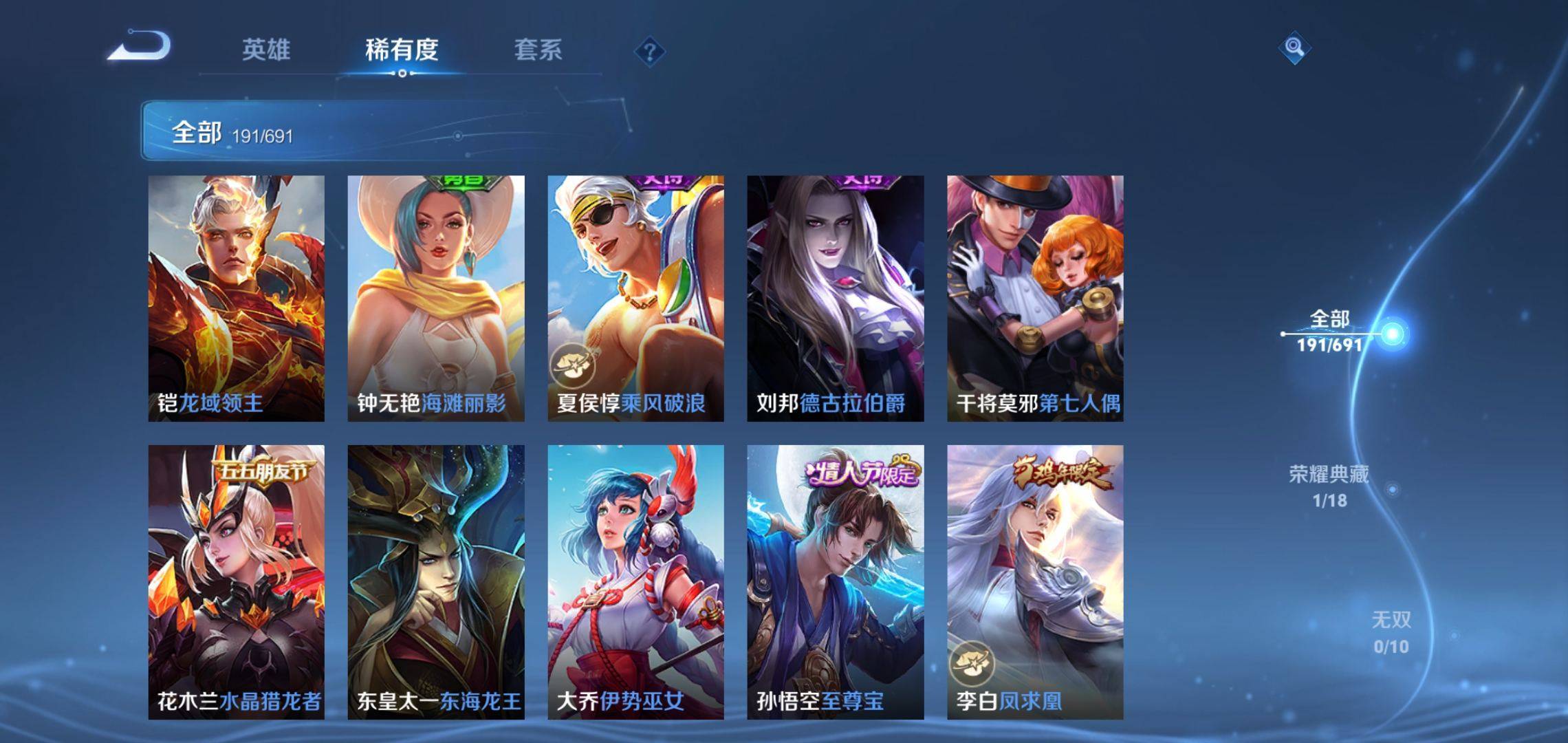Viewport: 1568px width, 743px height.
Task: Select the 铠 龙域领主 skin card
Action: click(x=237, y=298)
